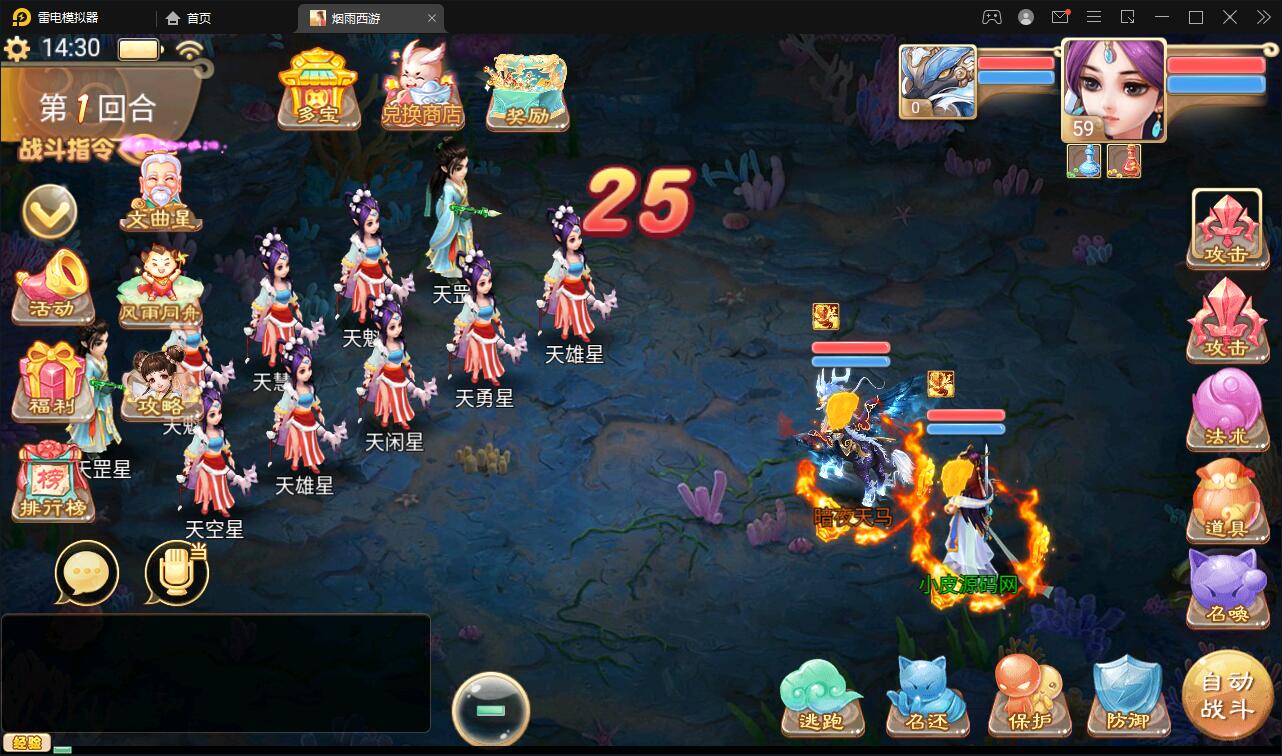Enable voice with the microphone button
The height and width of the screenshot is (756, 1282).
point(178,570)
